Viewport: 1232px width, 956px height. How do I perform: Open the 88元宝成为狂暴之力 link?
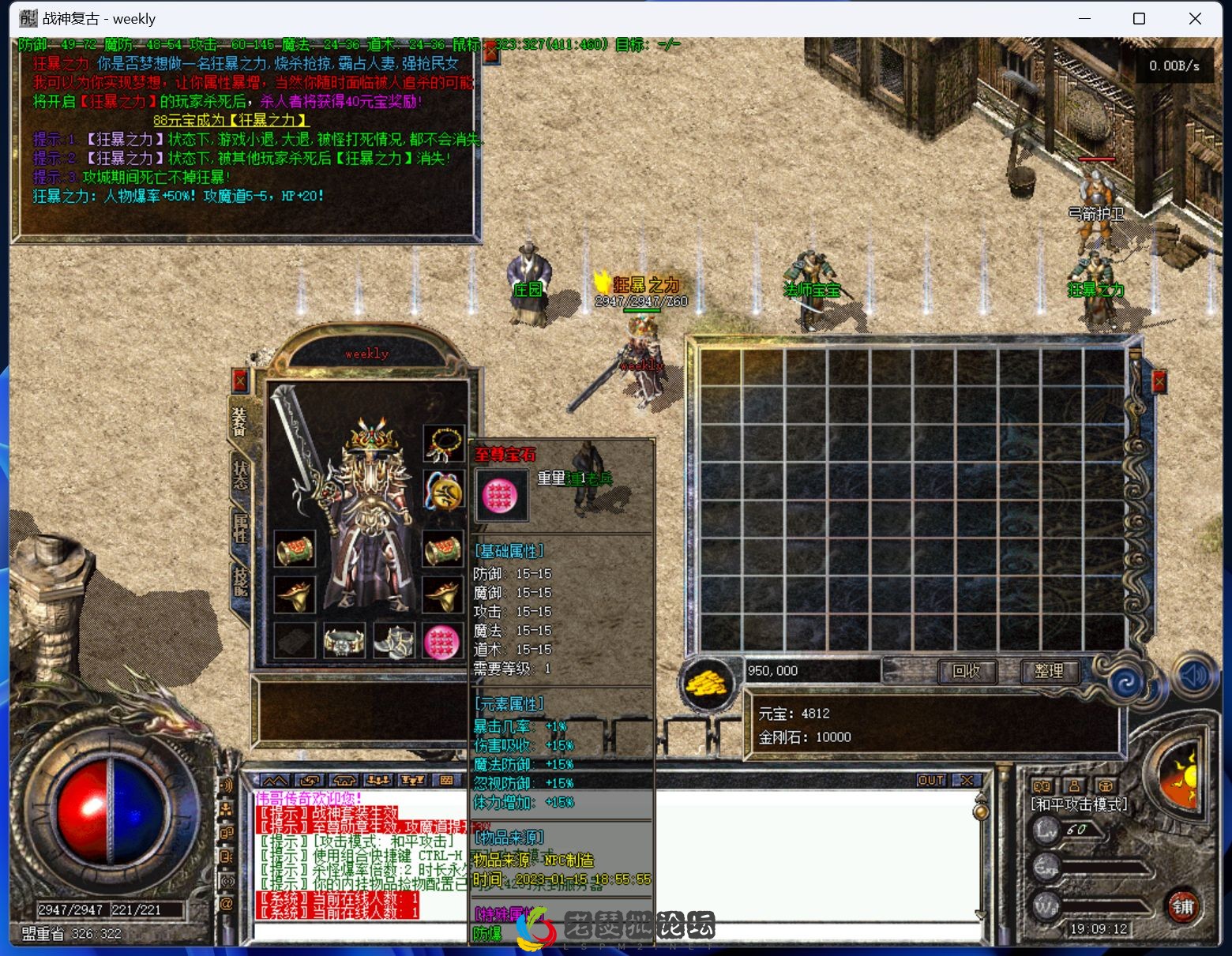coord(231,120)
